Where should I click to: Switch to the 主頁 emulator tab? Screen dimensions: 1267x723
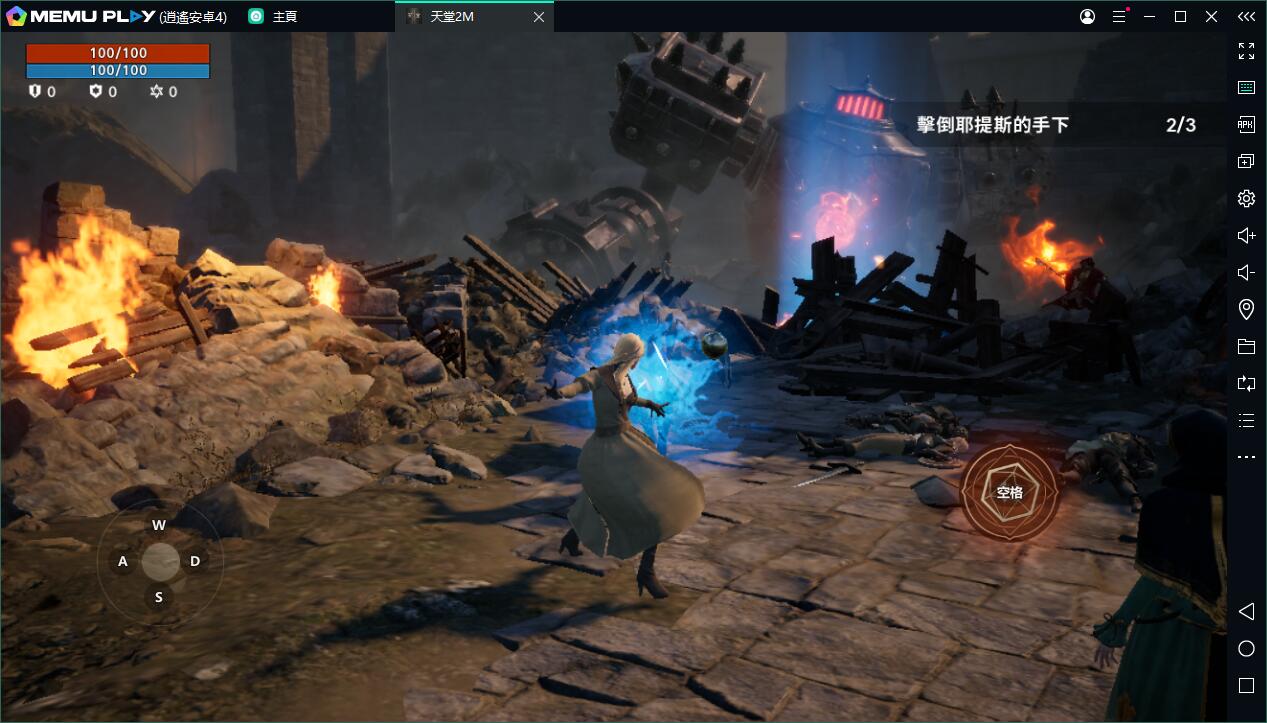coord(283,17)
